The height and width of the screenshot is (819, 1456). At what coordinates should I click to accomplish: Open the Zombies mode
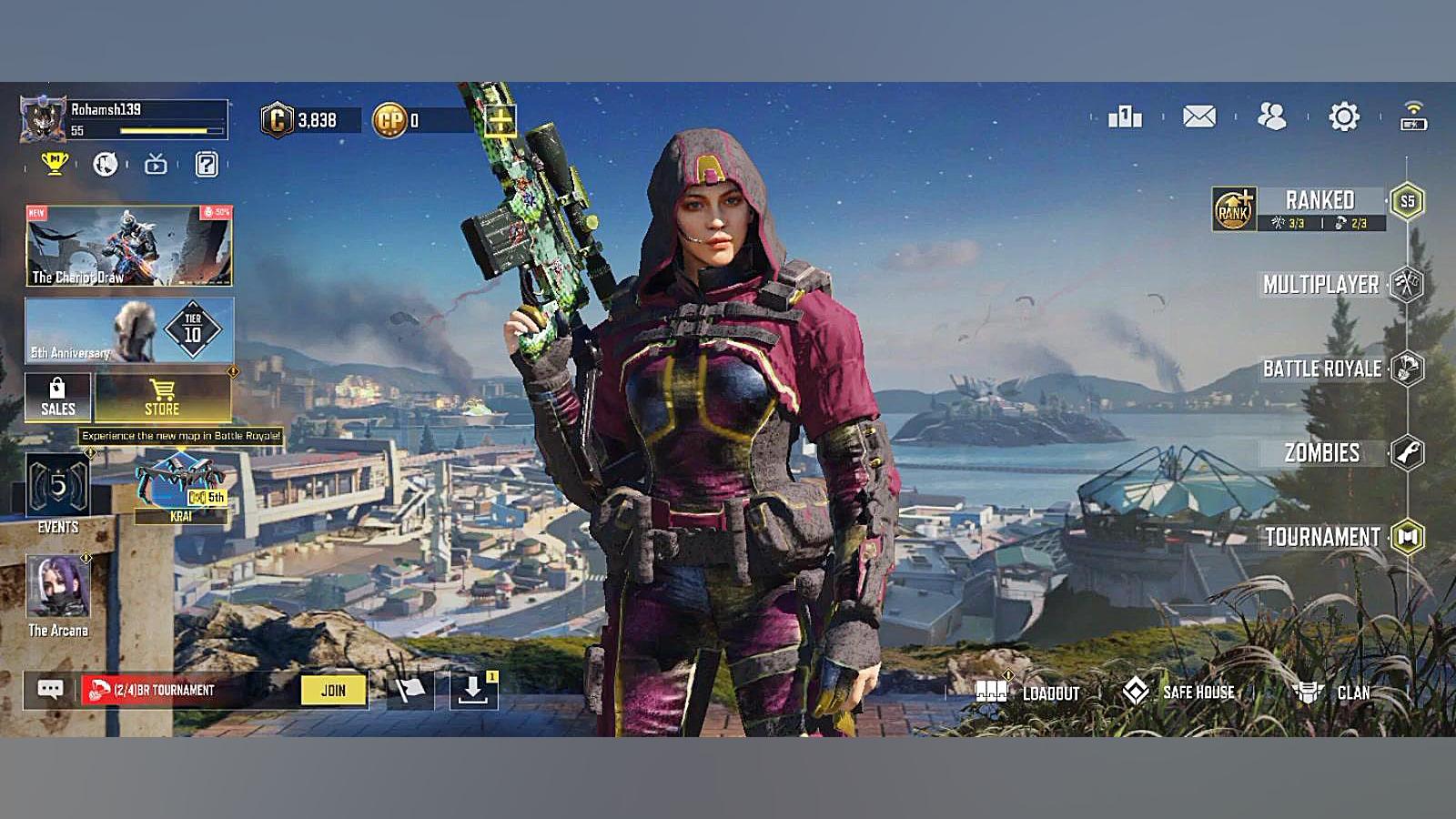pos(1322,452)
